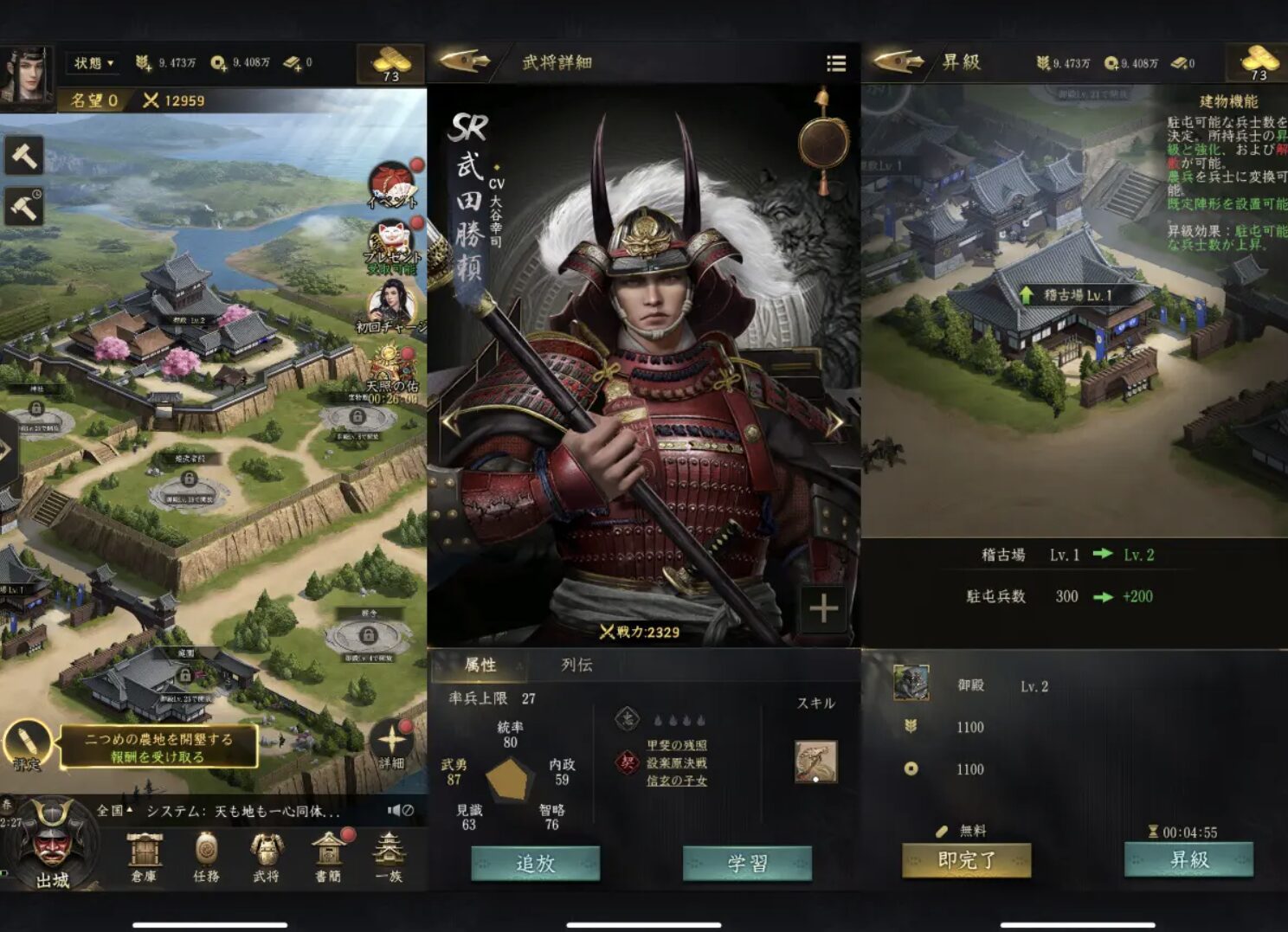
Task: Switch to the 列伝 biography tab
Action: coord(576,665)
